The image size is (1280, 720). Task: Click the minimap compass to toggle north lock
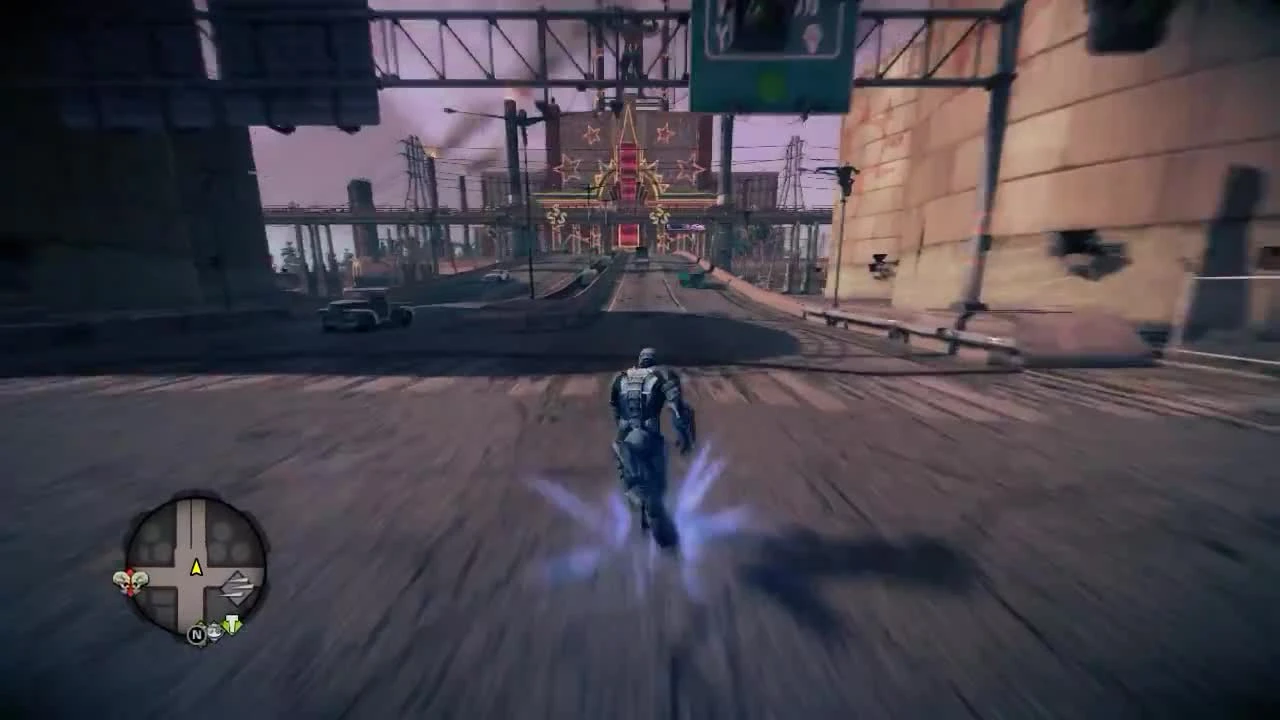197,634
